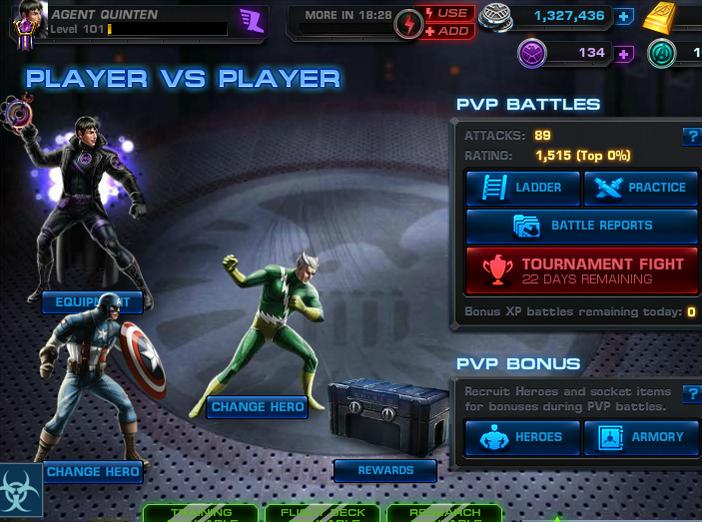Viewport: 702px width, 522px height.
Task: Show help for PVP Battles
Action: [x=690, y=137]
